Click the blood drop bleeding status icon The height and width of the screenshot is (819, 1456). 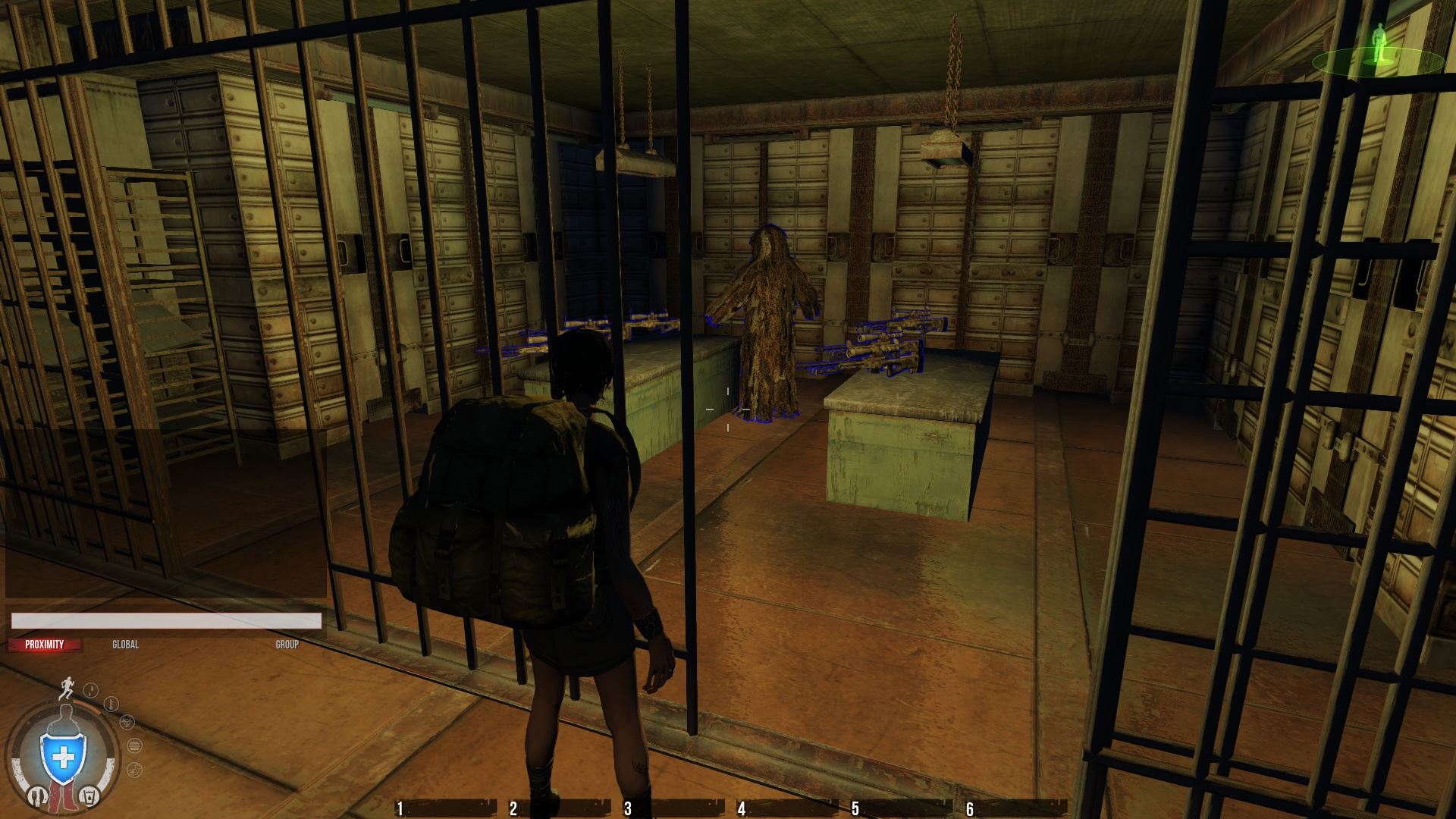click(x=90, y=690)
